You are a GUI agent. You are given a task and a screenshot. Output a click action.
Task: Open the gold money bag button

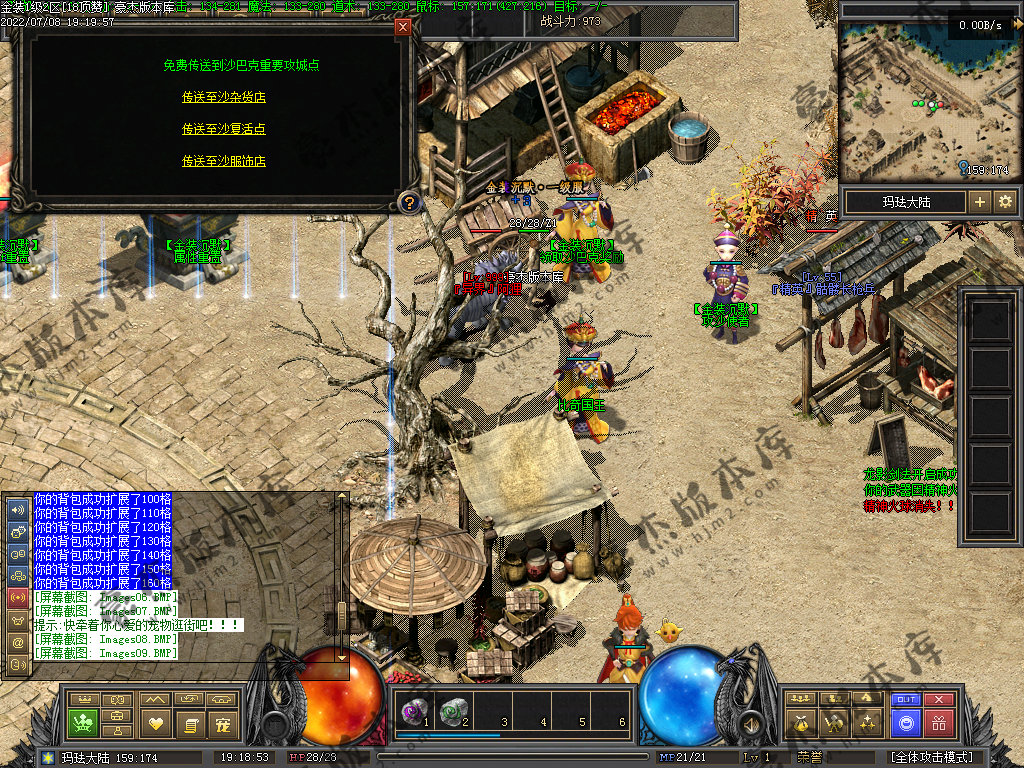point(799,722)
